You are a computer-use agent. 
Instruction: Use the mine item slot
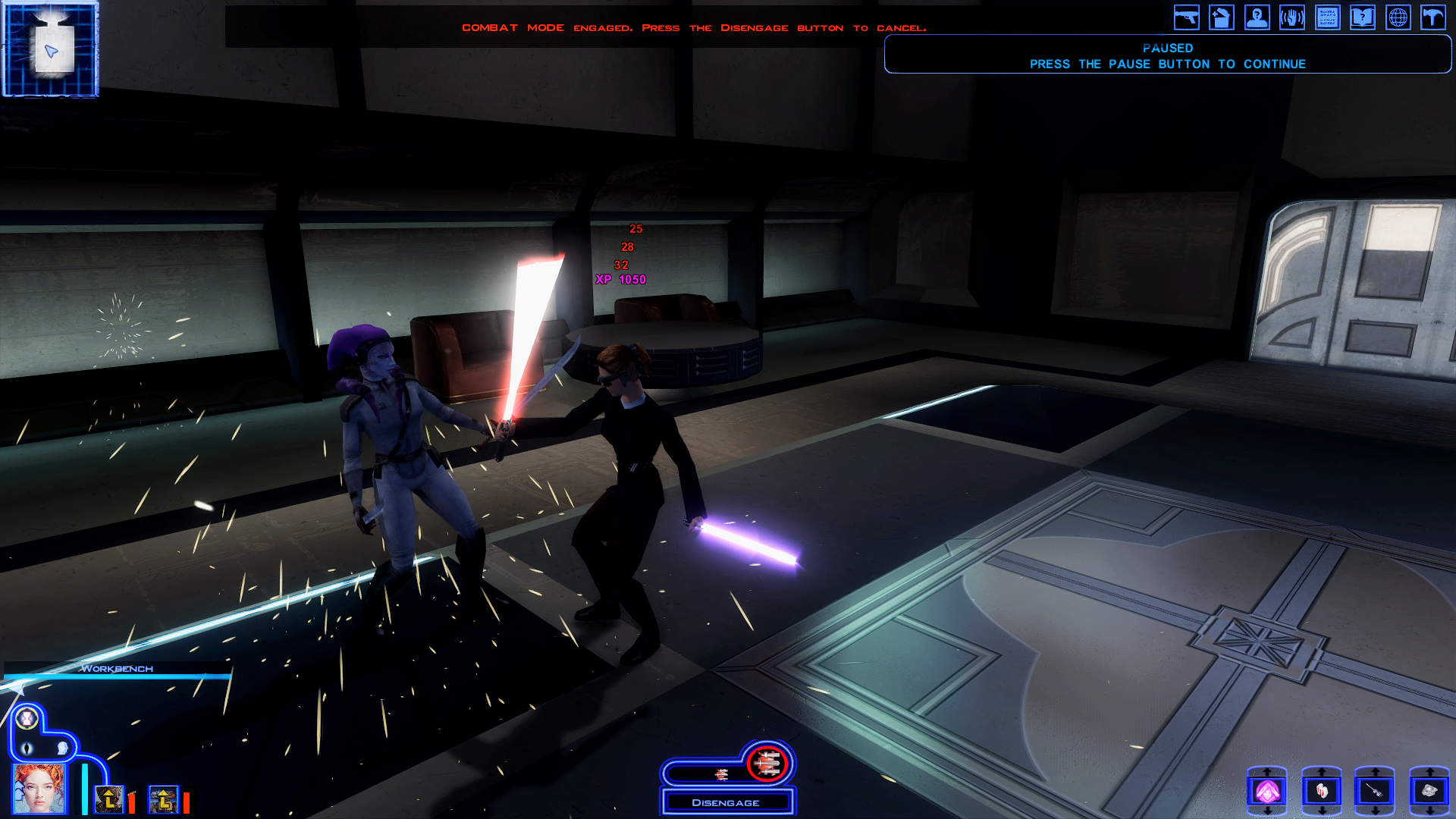pyautogui.click(x=1429, y=792)
